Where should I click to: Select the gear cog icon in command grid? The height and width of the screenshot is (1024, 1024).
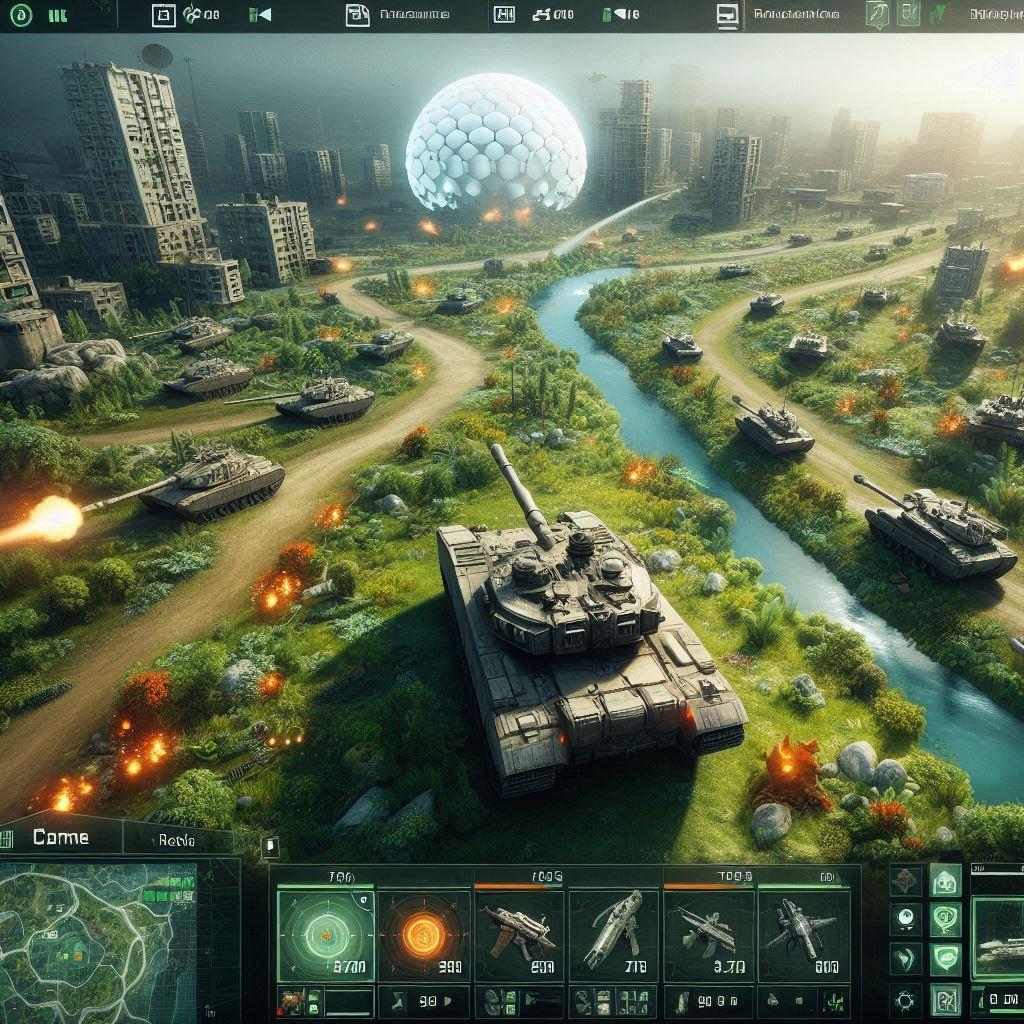click(x=906, y=1000)
